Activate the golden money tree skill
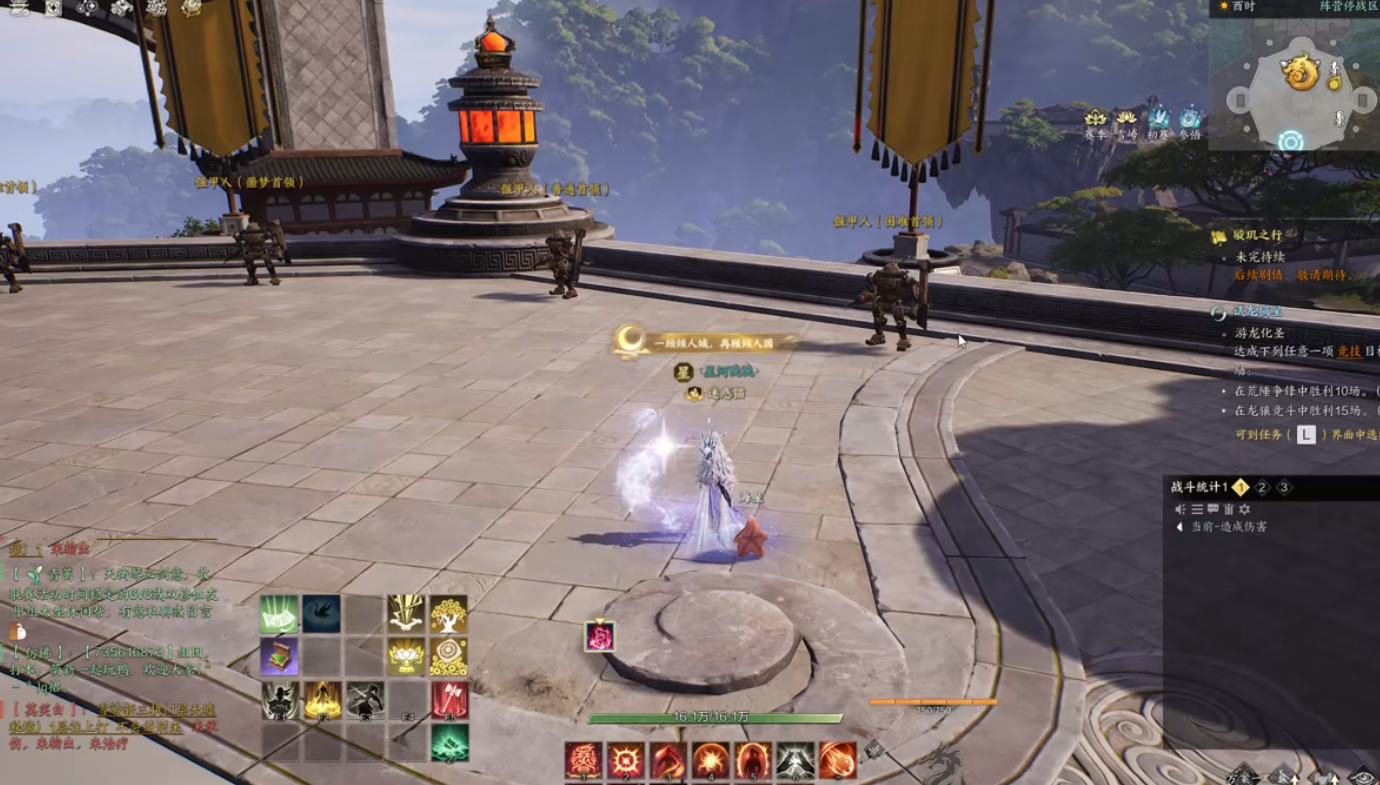 pos(449,614)
